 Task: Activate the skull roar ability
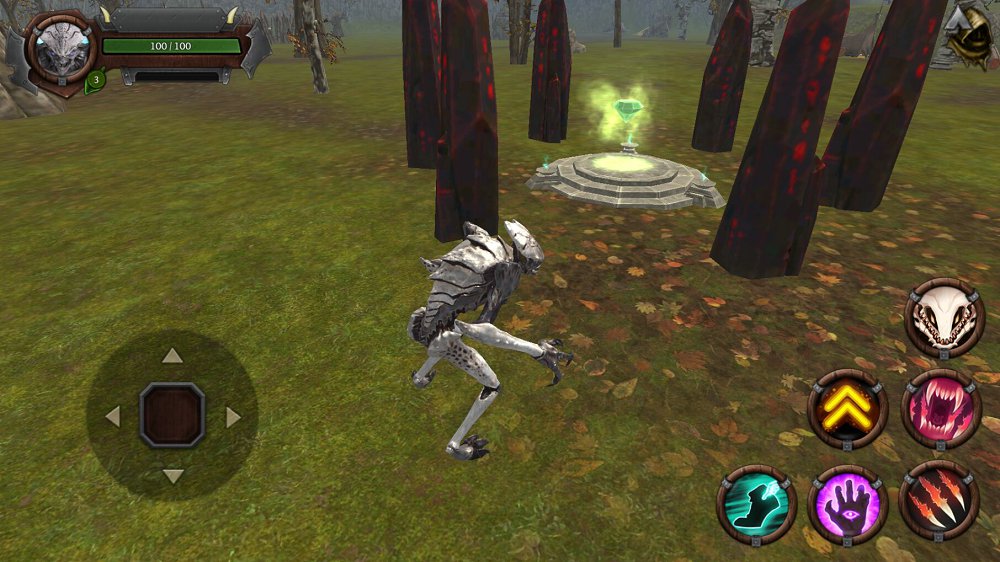click(944, 318)
